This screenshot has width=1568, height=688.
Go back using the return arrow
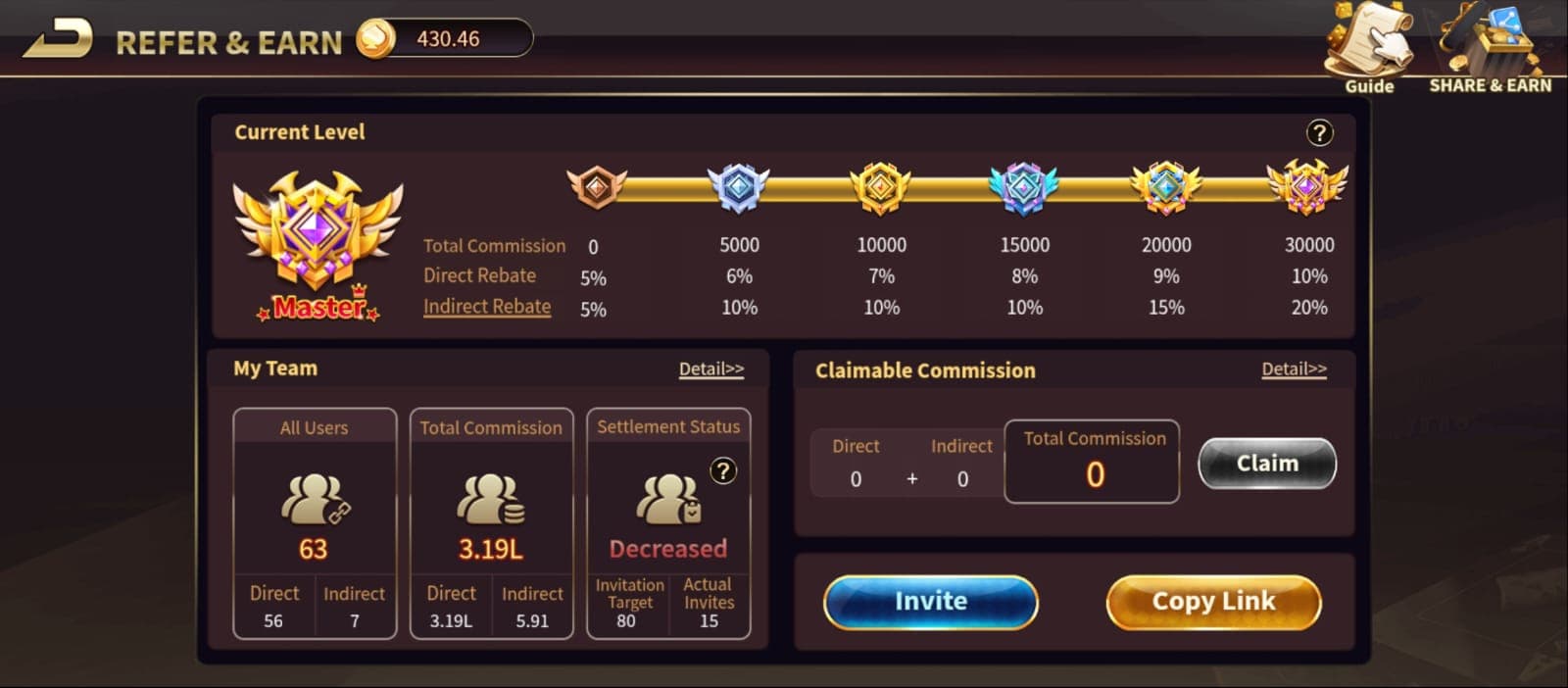coord(60,39)
